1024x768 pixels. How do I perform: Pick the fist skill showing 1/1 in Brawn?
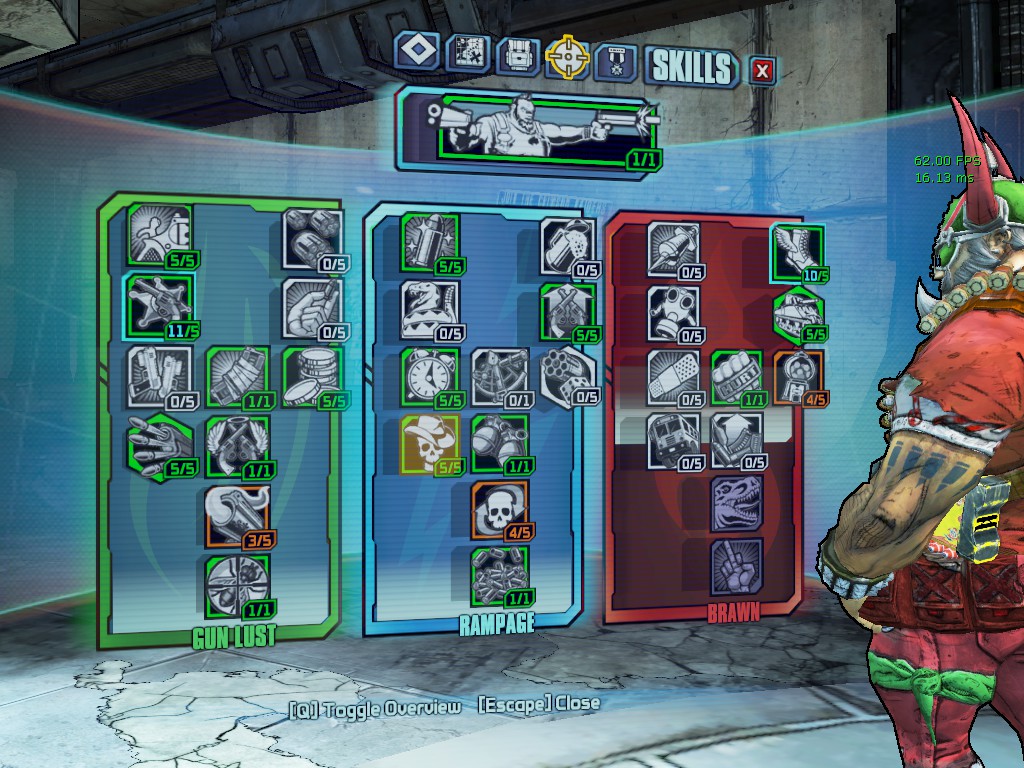coord(736,376)
